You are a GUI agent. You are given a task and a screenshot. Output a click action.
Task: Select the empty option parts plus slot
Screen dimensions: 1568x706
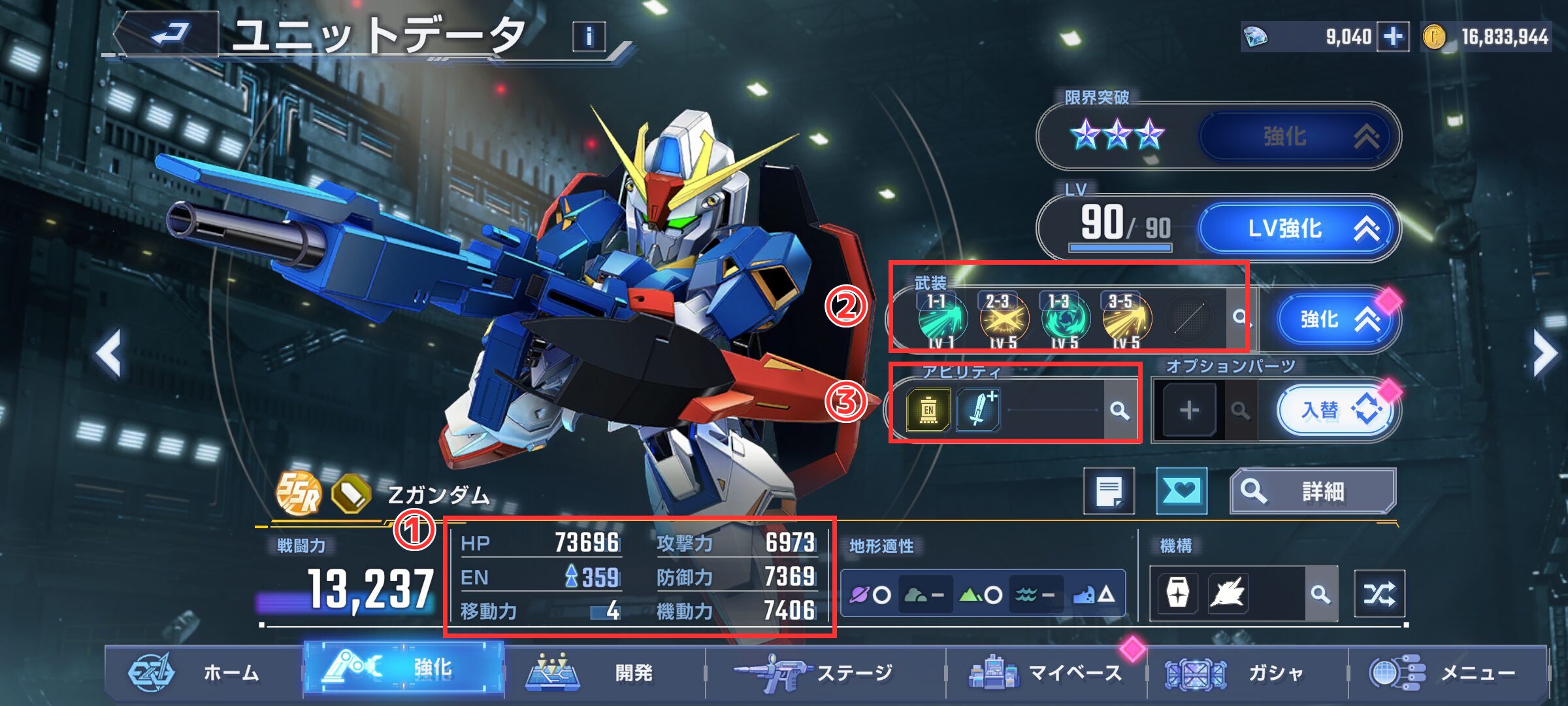click(1189, 411)
